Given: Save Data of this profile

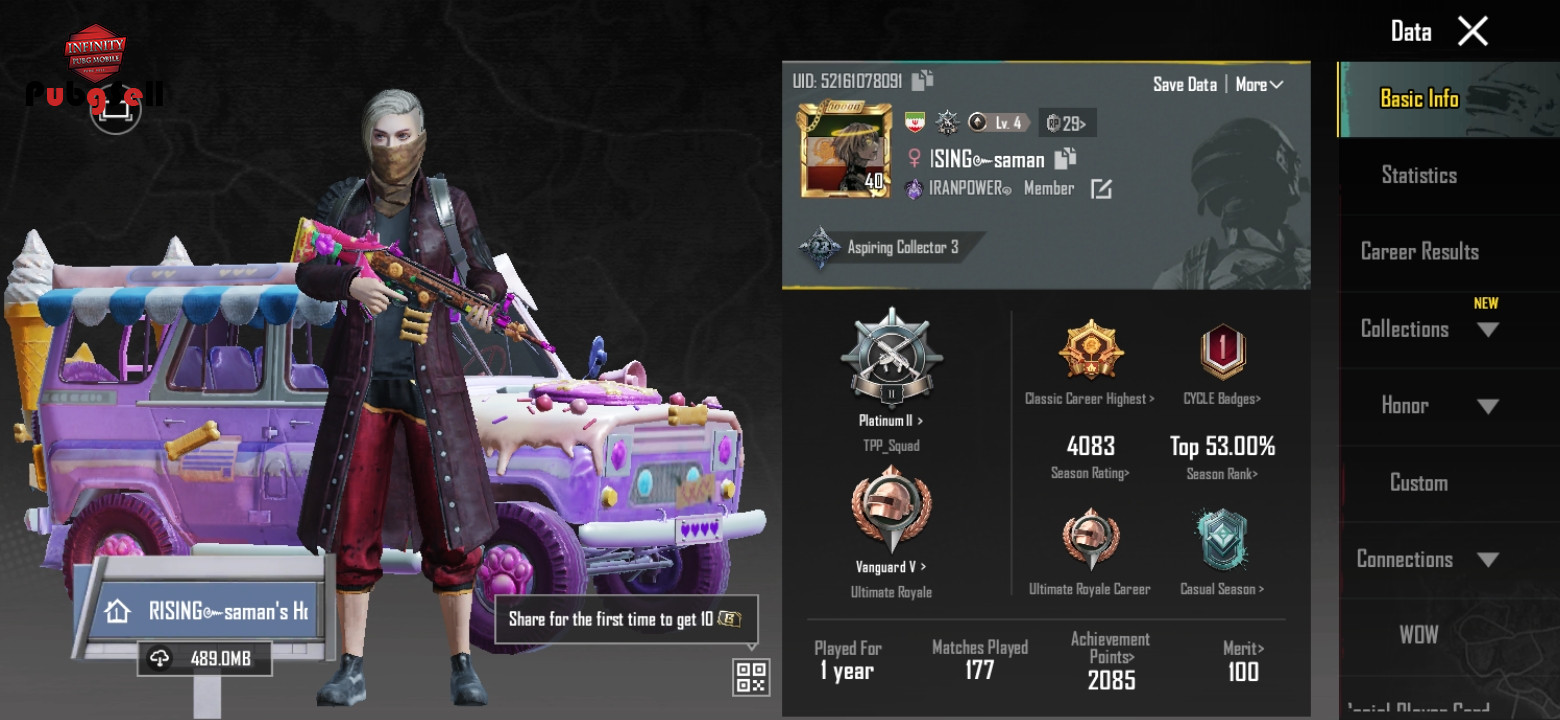Looking at the screenshot, I should (1184, 85).
